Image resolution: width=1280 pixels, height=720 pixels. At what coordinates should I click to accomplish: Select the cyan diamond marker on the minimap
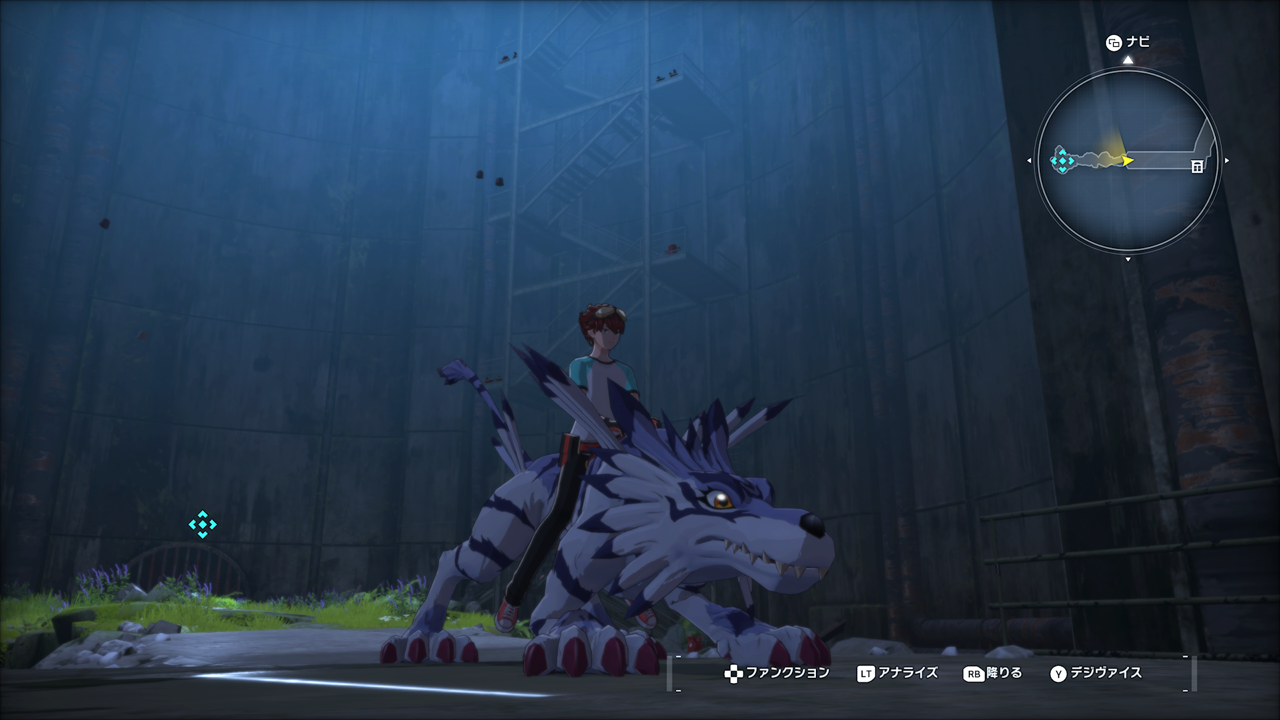pos(1062,159)
